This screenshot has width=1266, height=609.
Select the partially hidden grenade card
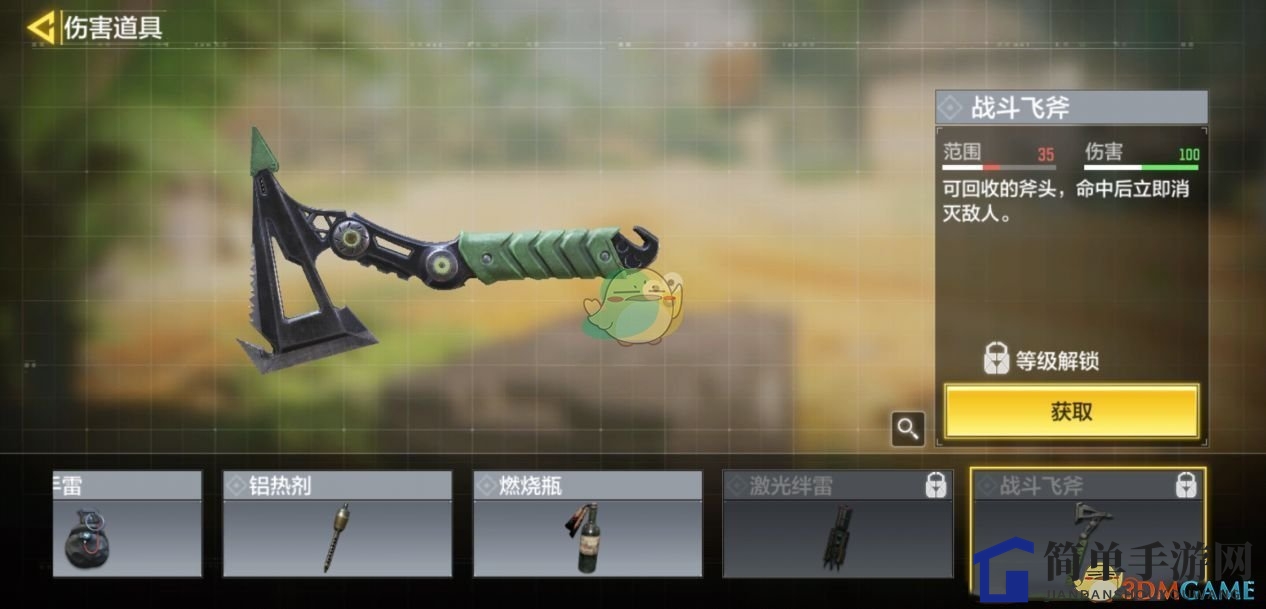pyautogui.click(x=125, y=525)
